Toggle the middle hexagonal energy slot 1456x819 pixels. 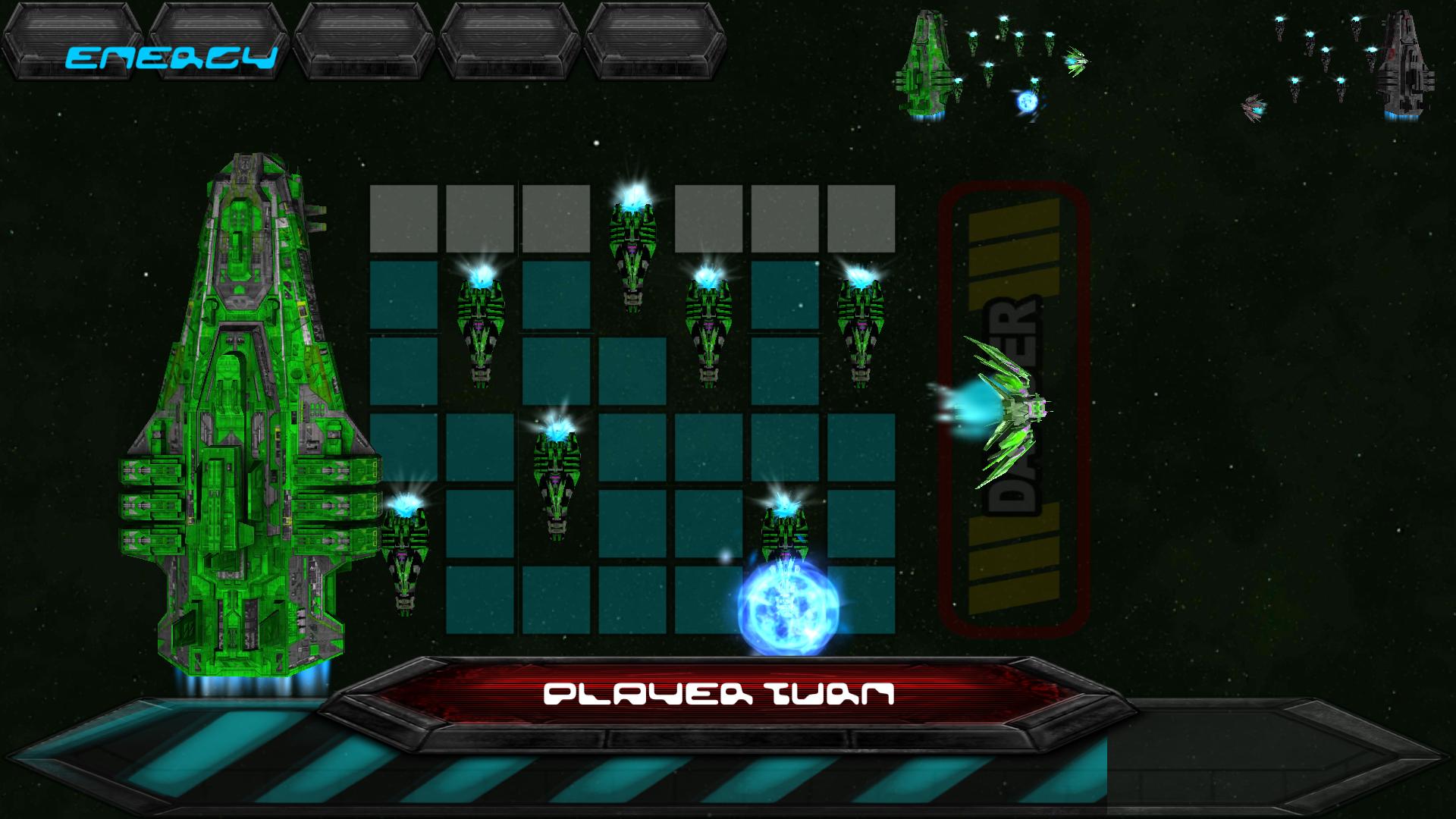pyautogui.click(x=364, y=42)
